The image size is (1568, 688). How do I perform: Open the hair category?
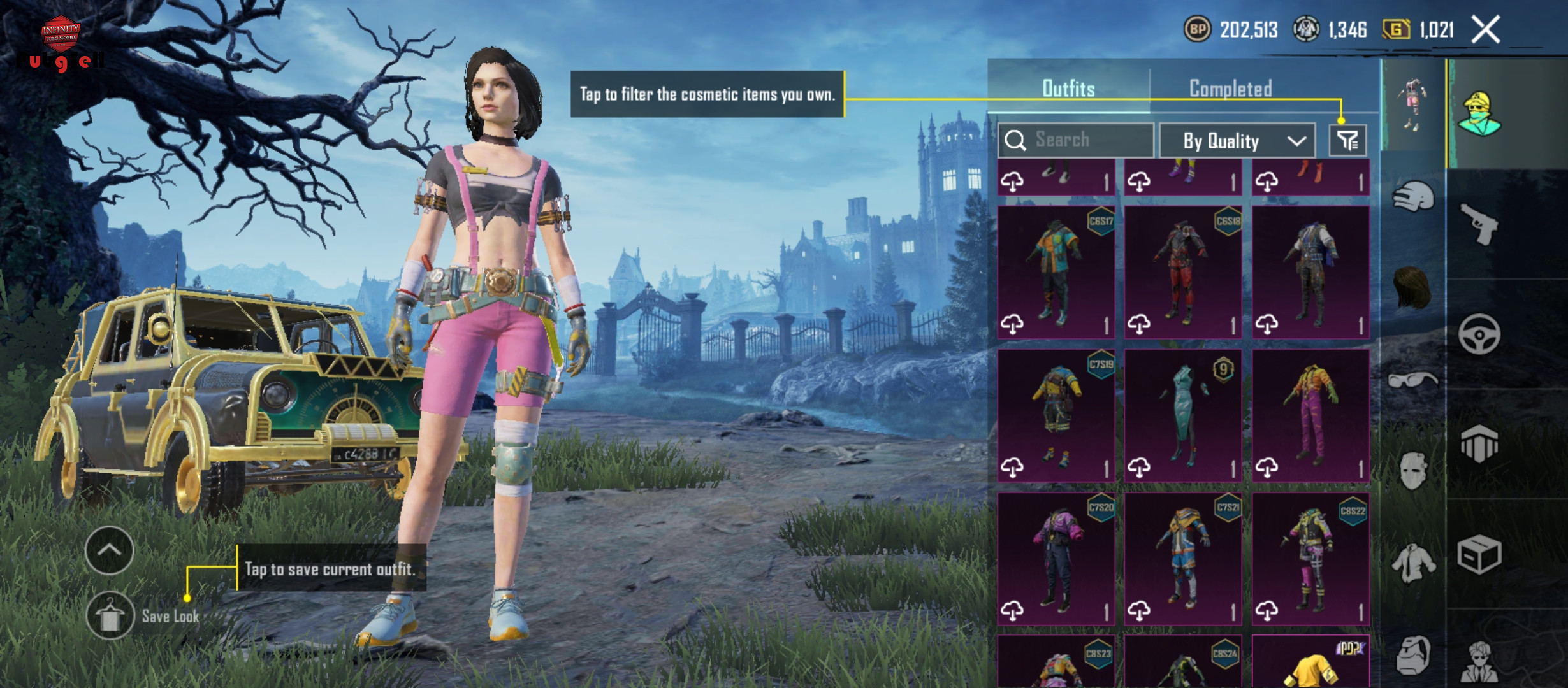coord(1413,288)
